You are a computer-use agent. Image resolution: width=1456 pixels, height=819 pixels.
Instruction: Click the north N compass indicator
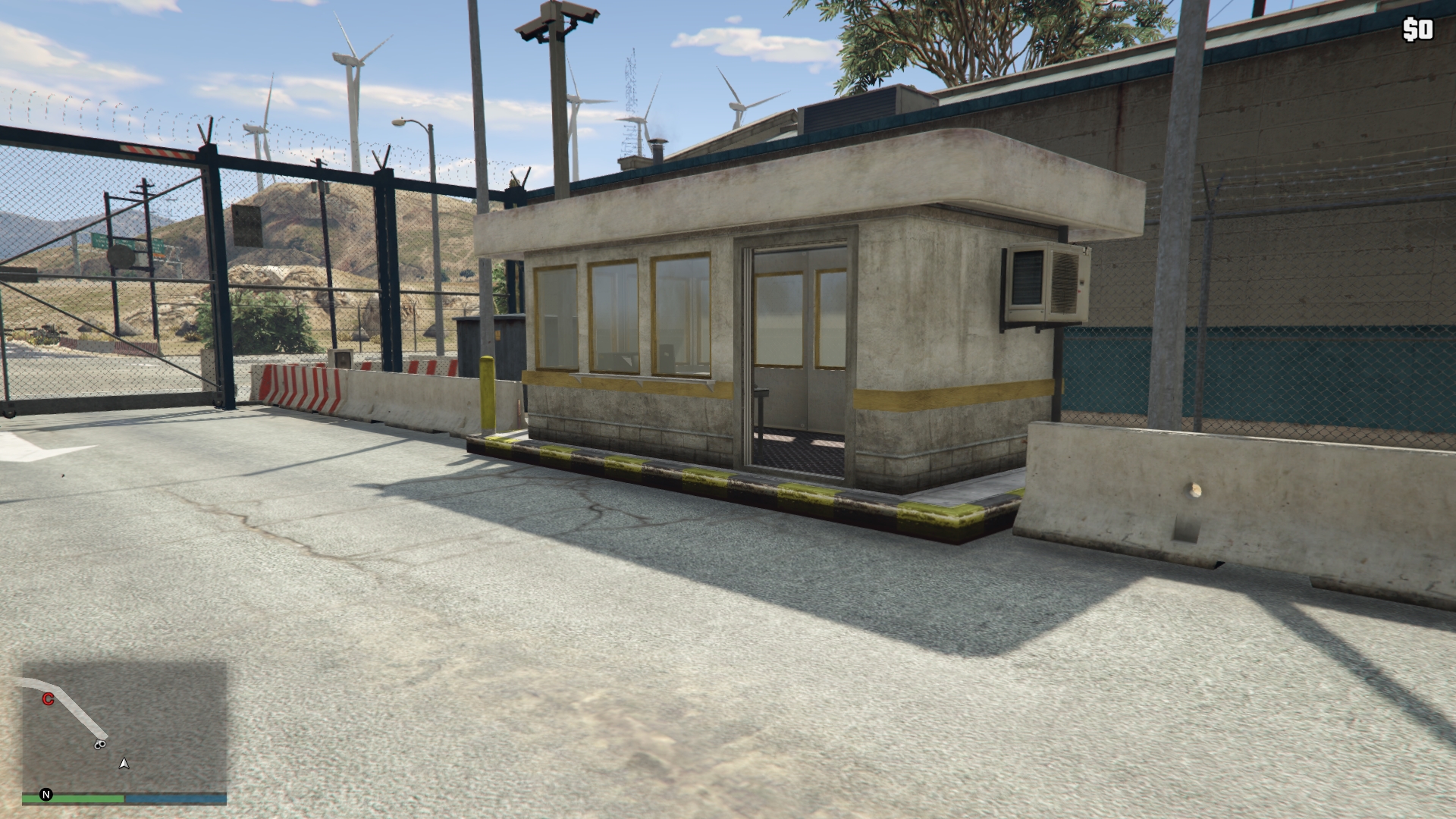[x=46, y=795]
